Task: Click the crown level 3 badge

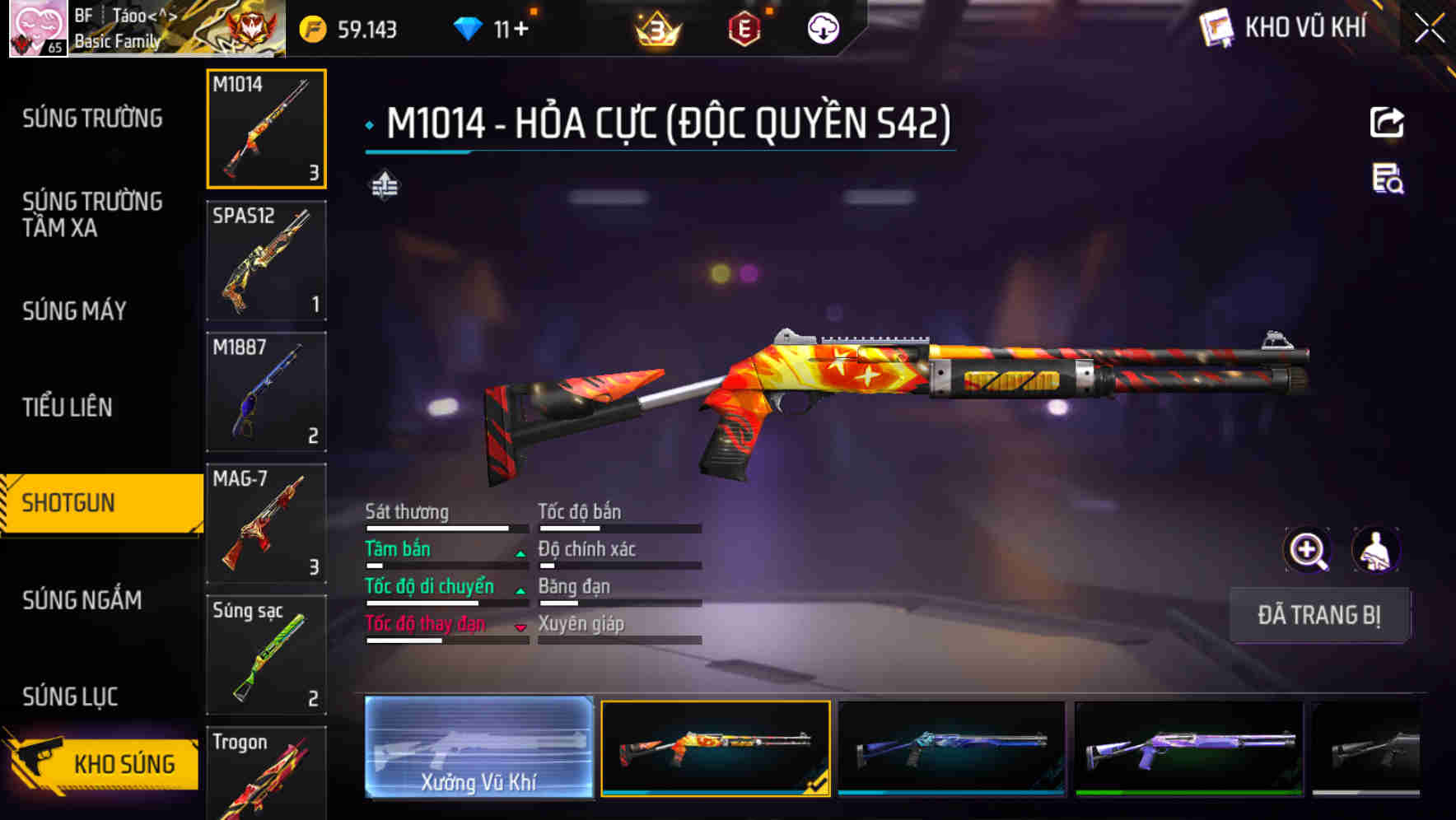Action: point(655,27)
